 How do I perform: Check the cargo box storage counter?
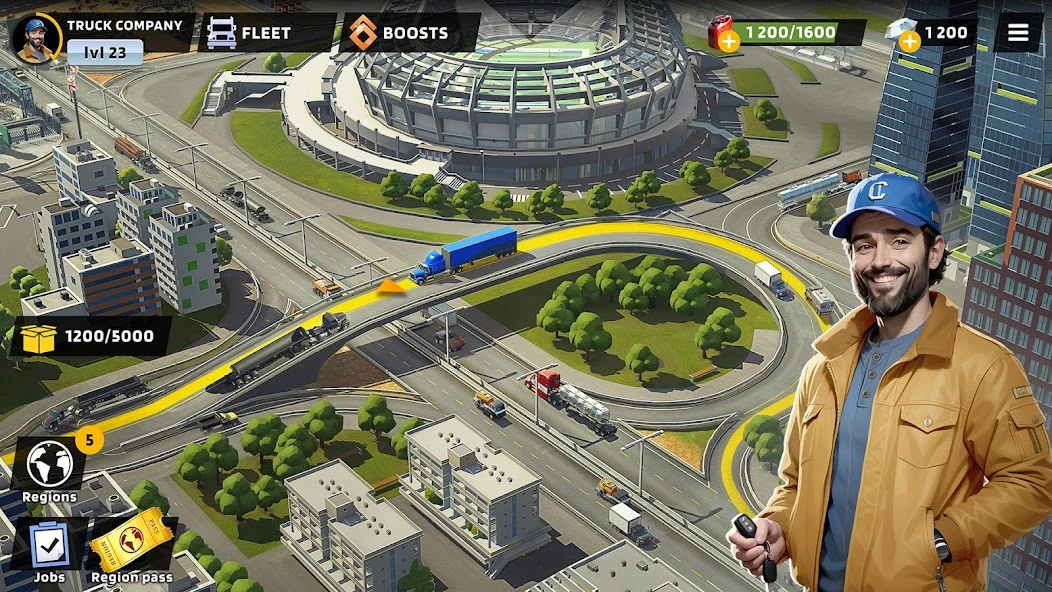90,337
